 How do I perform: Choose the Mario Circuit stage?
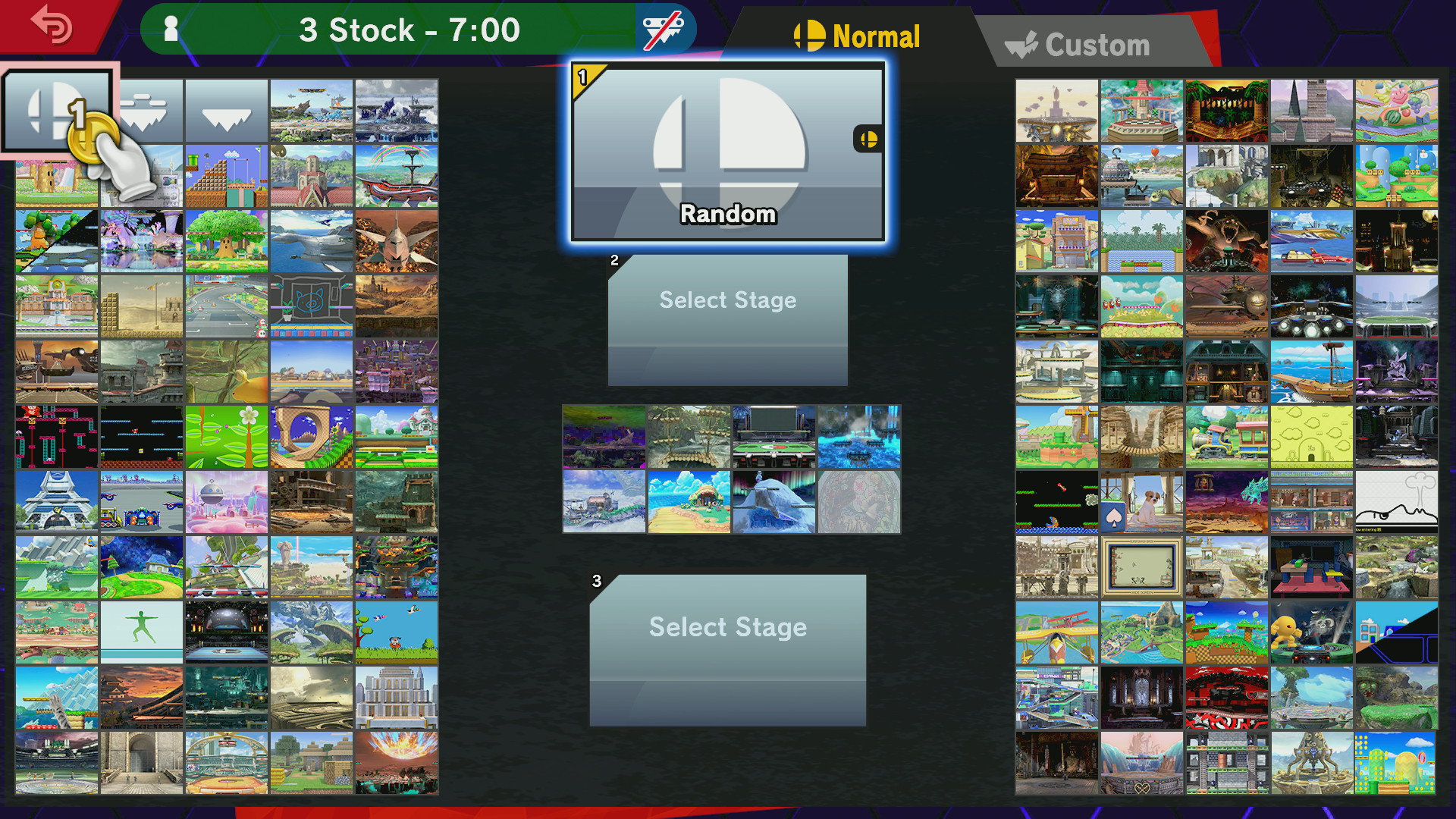226,304
